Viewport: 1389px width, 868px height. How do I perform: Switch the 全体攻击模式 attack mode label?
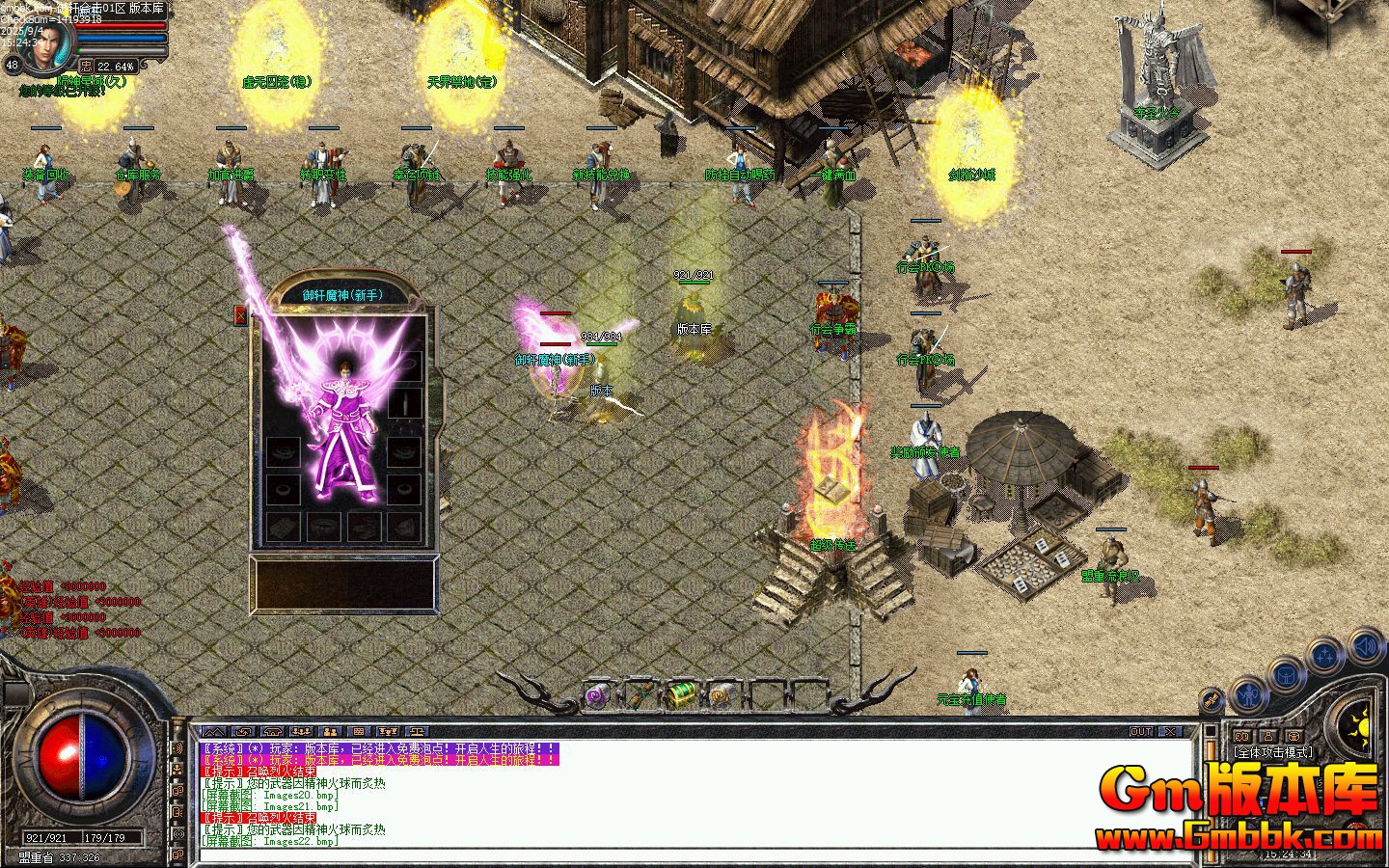(x=1273, y=752)
